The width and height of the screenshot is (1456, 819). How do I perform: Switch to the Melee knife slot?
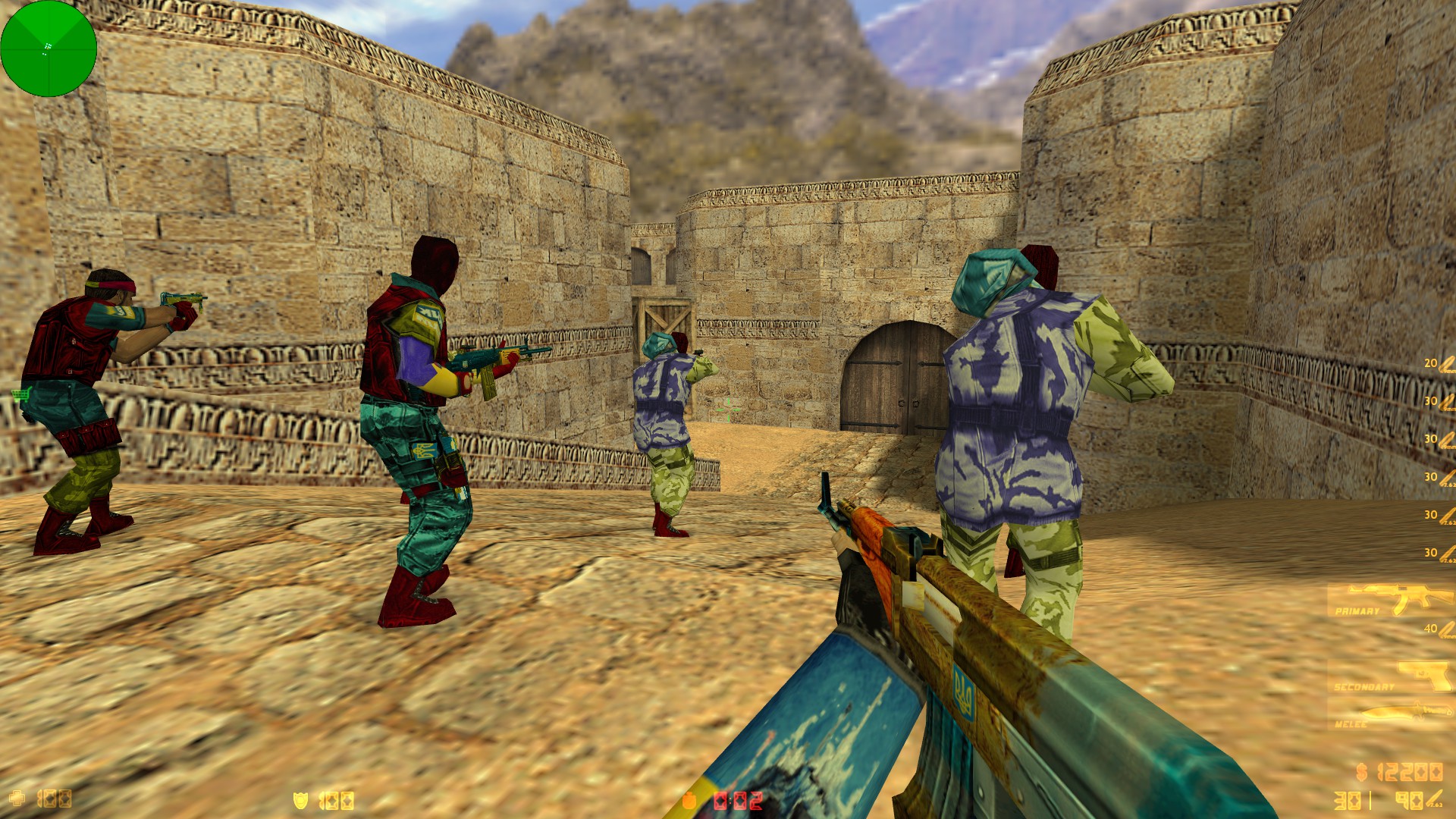pos(1389,714)
